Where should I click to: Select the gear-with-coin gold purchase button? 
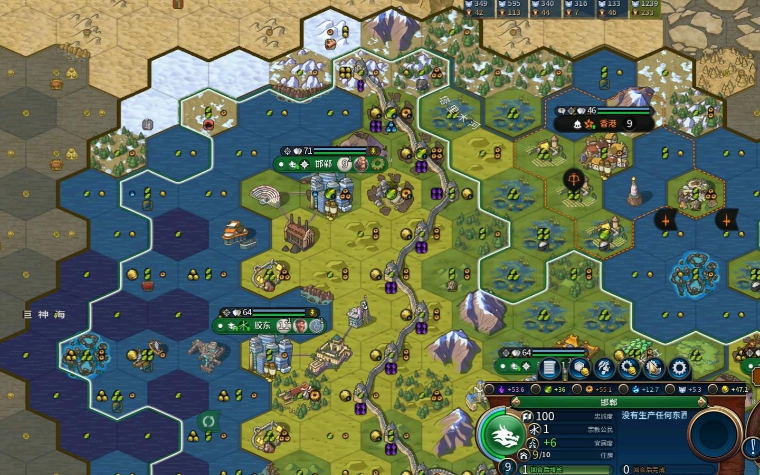click(x=630, y=367)
